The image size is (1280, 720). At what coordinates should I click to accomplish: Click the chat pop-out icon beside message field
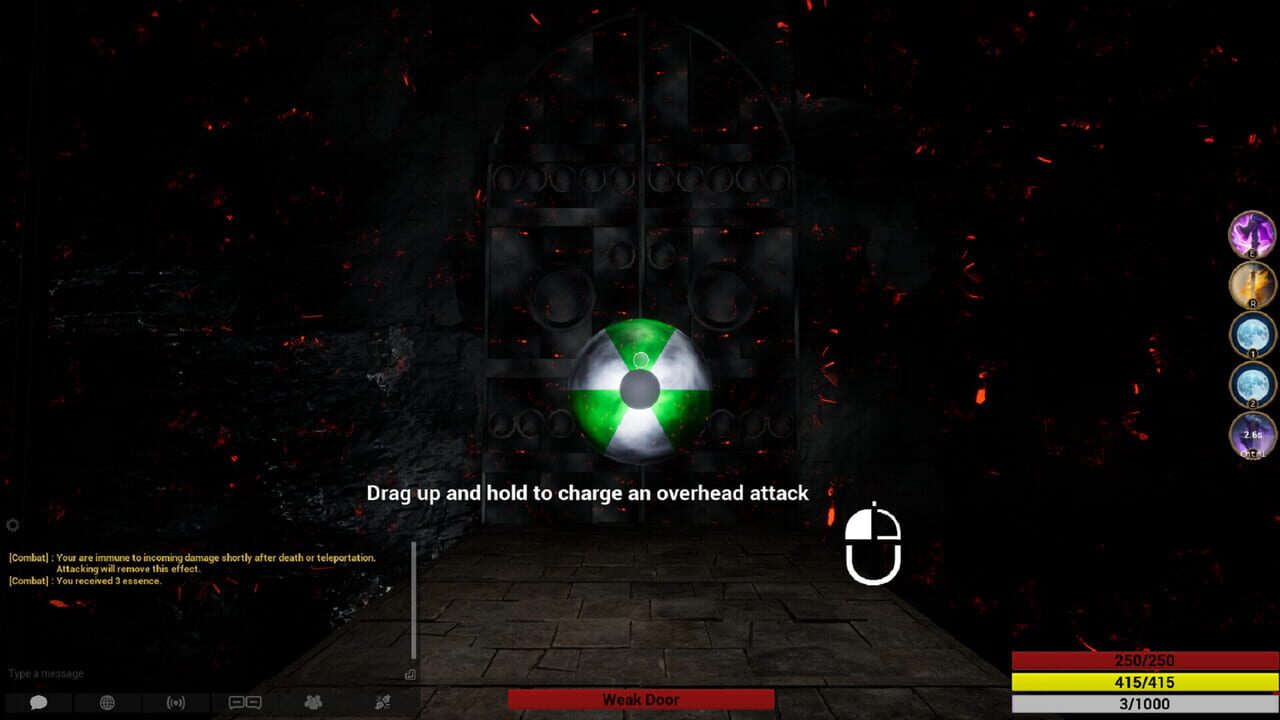pos(409,675)
